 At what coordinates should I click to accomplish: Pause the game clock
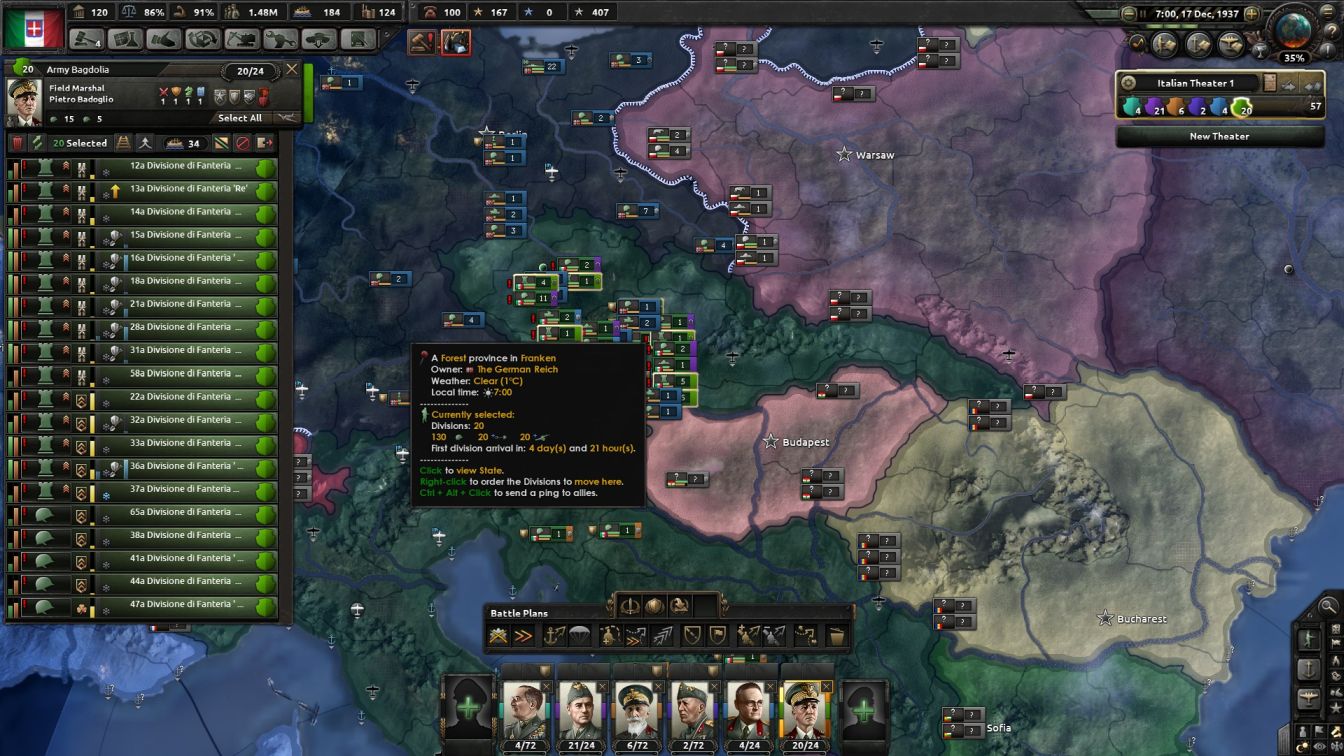click(x=1143, y=13)
